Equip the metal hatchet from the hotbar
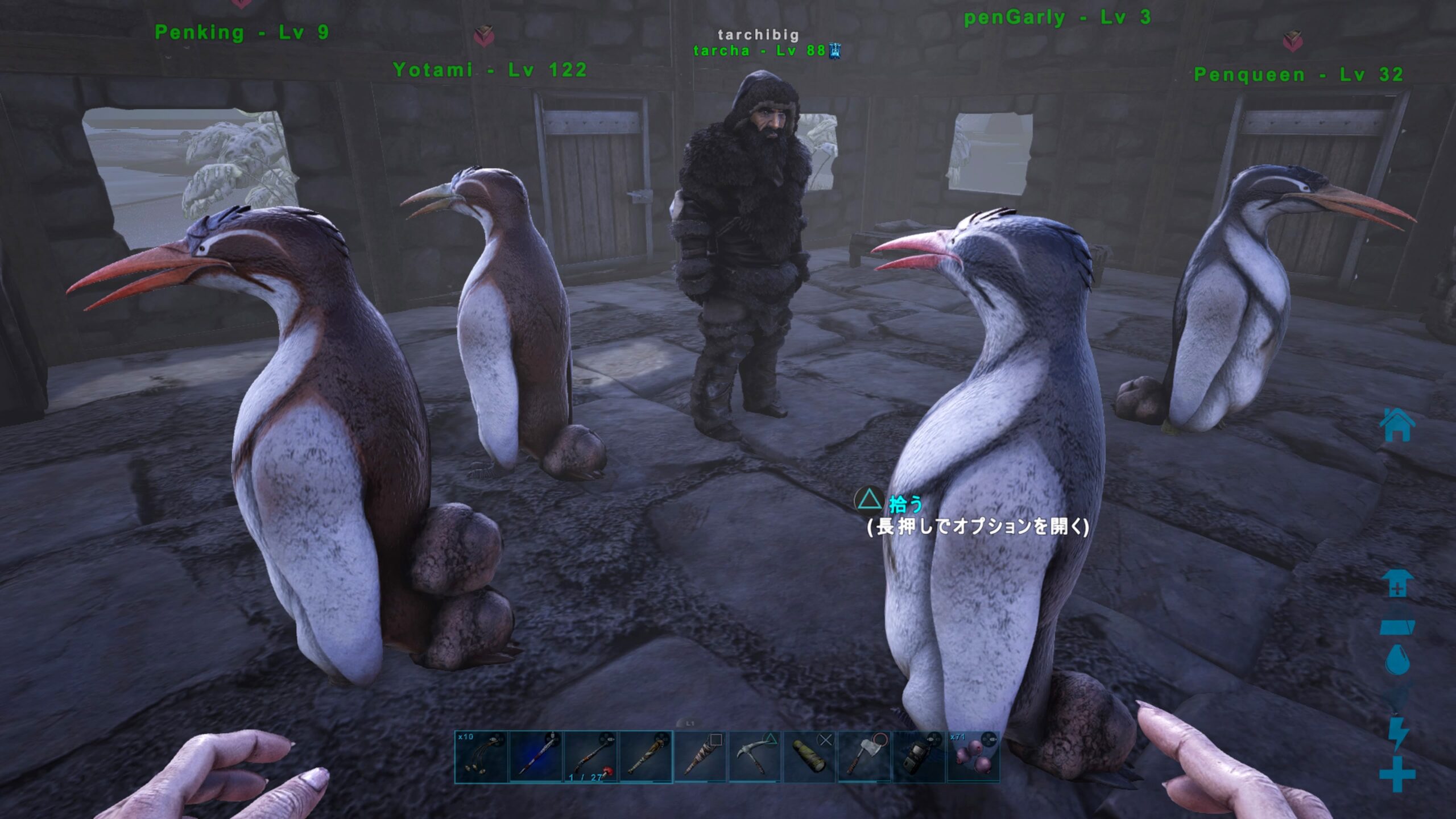This screenshot has height=819, width=1456. (x=864, y=757)
